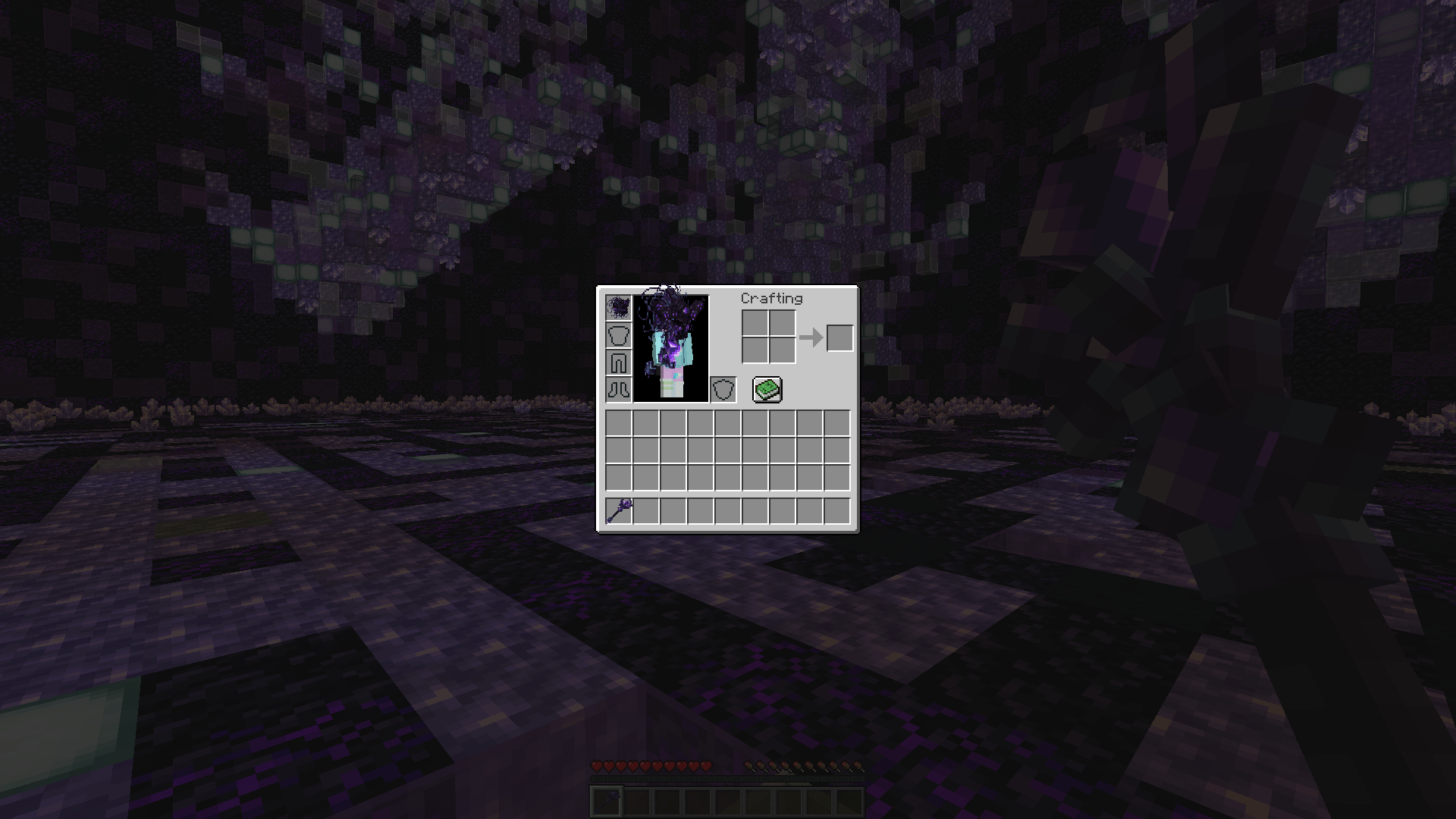
Task: Click the Crafting label text
Action: tap(771, 299)
